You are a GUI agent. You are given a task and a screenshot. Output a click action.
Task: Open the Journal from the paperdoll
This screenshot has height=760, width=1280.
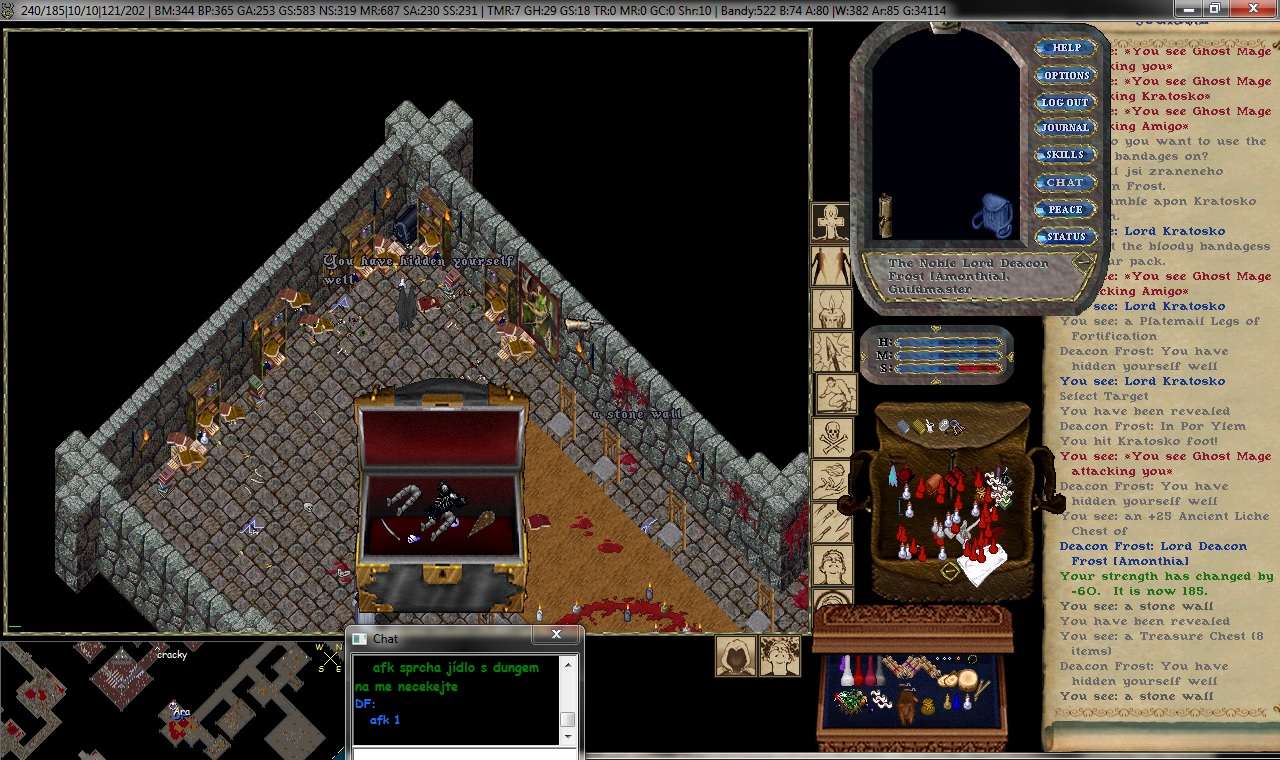(x=1064, y=128)
